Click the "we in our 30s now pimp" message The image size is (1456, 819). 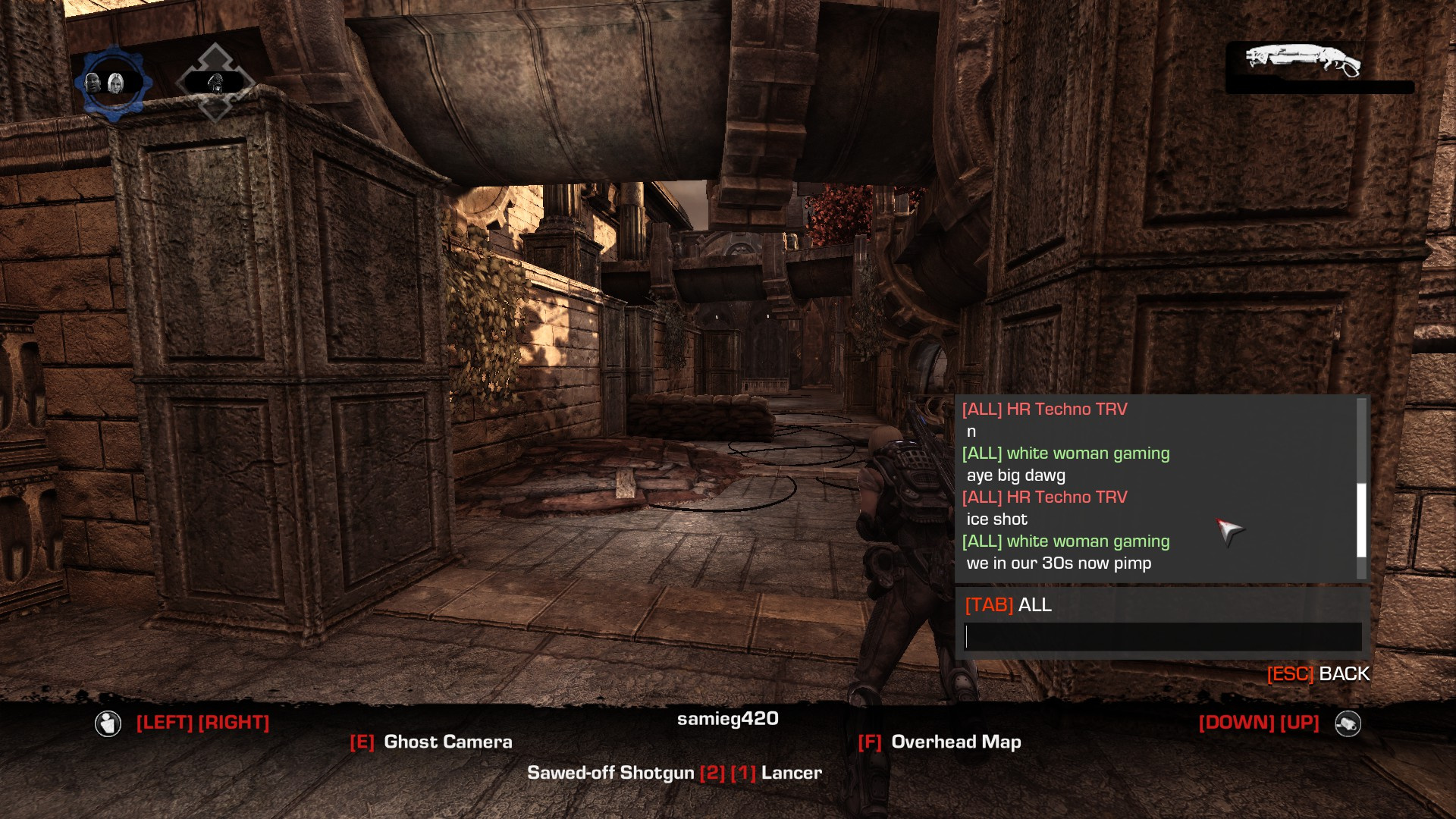click(1059, 563)
